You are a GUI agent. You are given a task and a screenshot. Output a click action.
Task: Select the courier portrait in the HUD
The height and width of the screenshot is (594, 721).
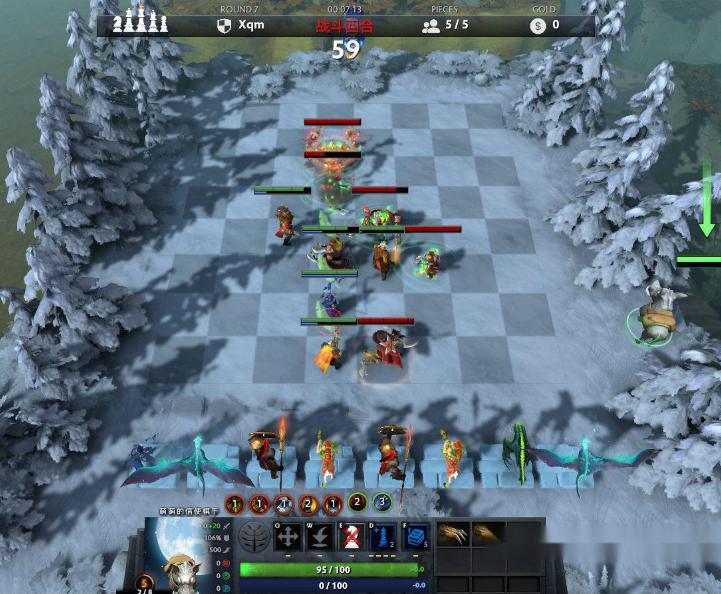(179, 553)
